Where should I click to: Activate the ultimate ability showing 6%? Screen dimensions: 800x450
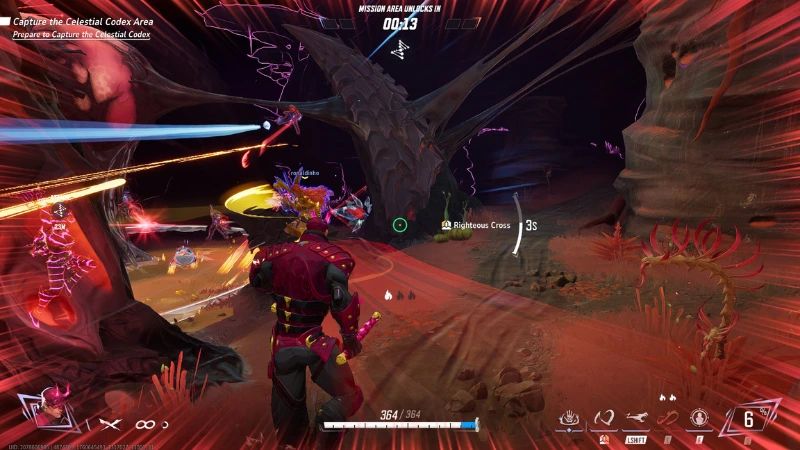(747, 419)
